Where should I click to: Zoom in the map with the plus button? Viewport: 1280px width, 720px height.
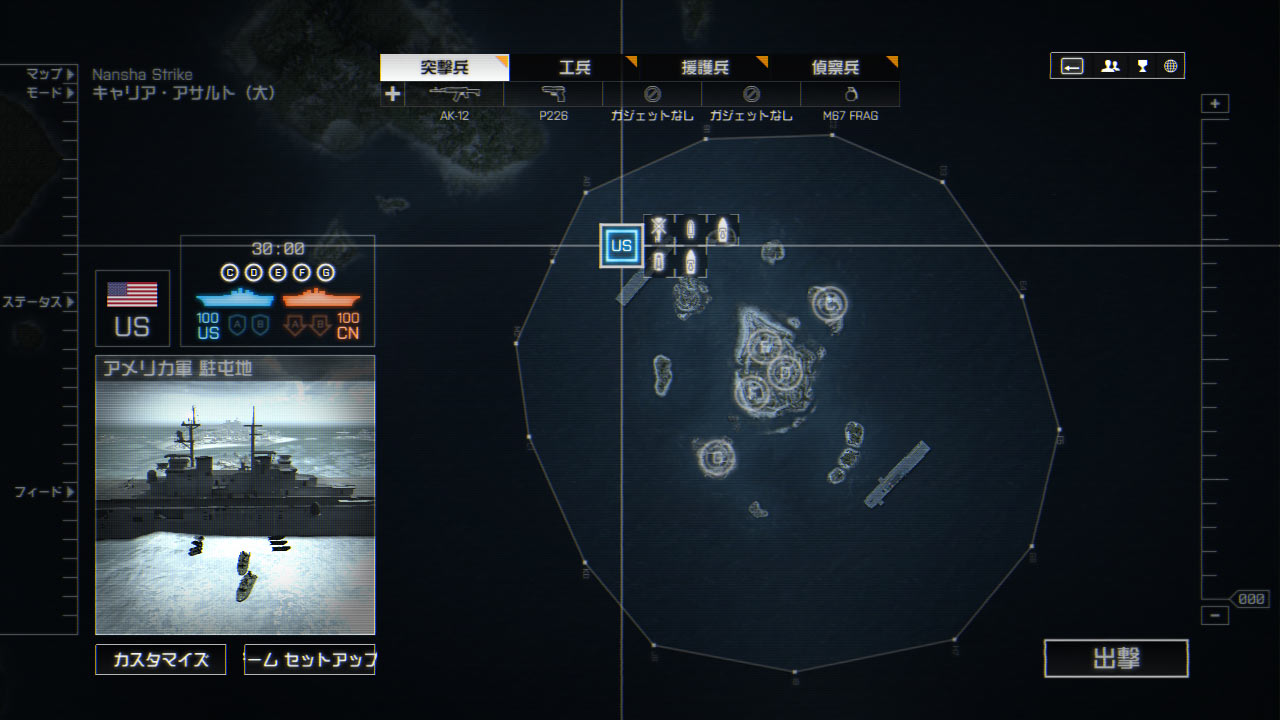[1215, 104]
